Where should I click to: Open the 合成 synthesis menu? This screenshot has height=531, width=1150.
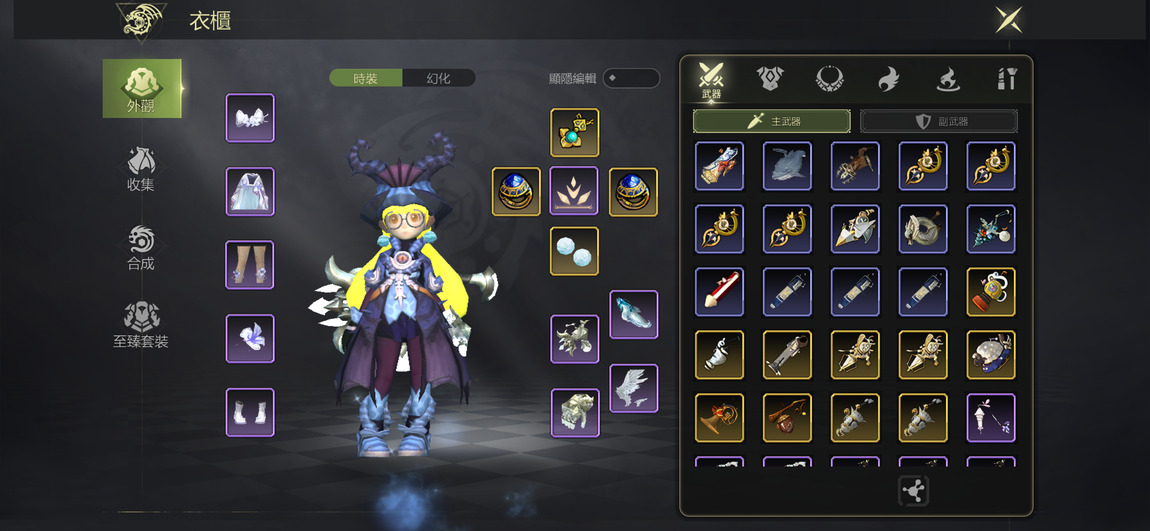tap(141, 247)
